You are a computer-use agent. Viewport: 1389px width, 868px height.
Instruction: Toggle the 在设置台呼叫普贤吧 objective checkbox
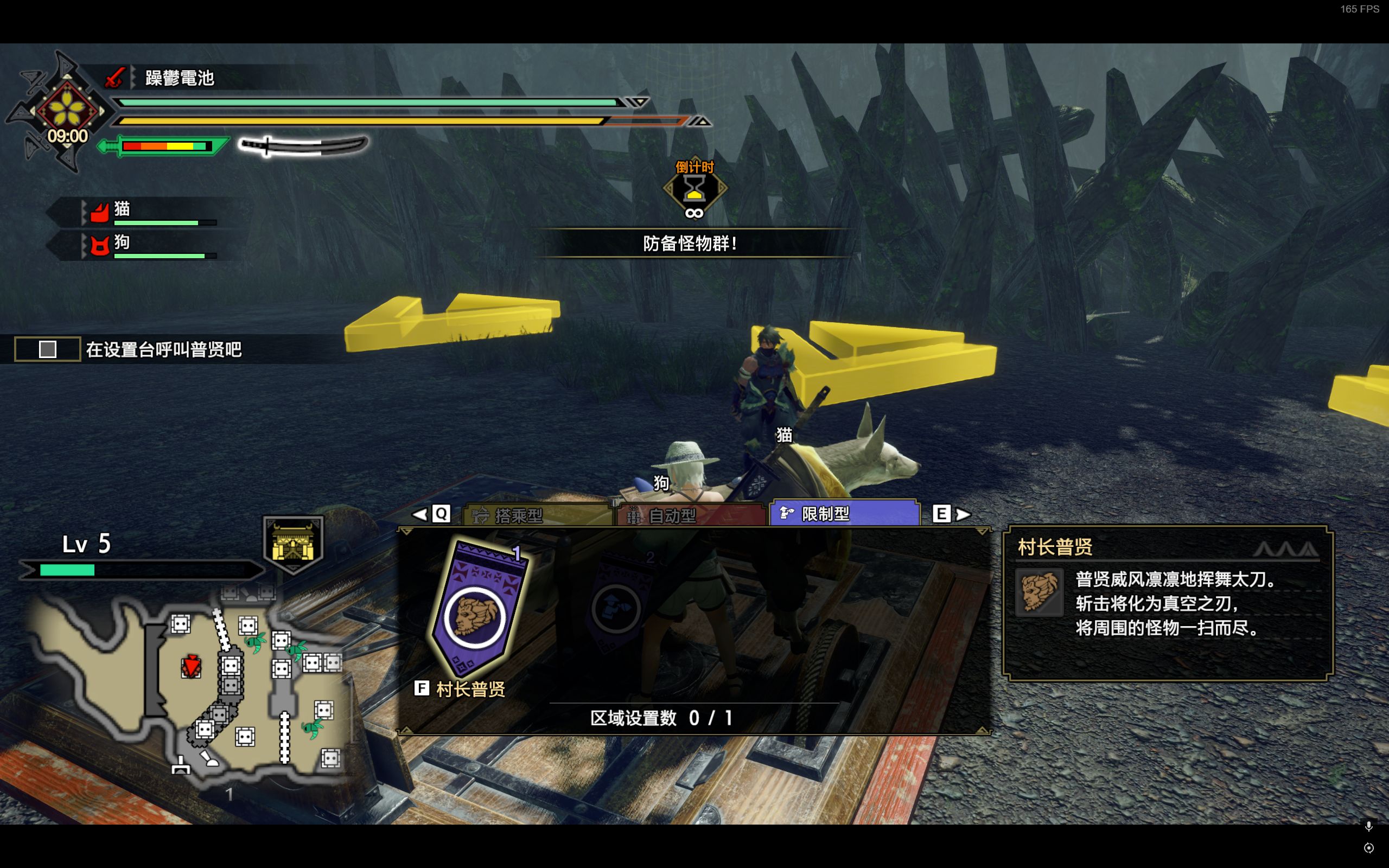pos(48,349)
